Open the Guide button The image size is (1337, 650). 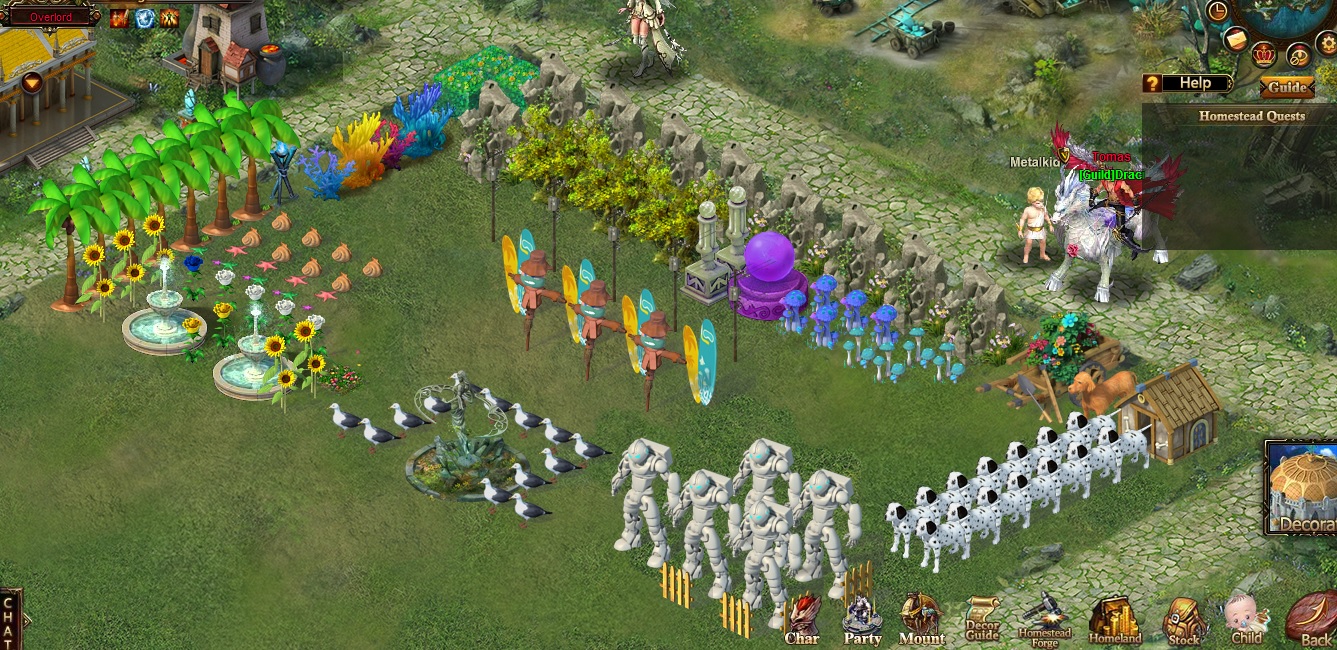(1287, 87)
